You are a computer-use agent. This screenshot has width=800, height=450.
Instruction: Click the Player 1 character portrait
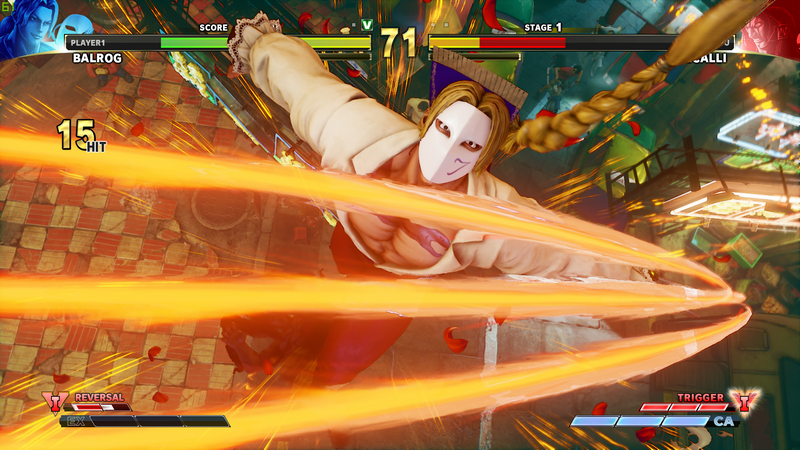click(30, 27)
